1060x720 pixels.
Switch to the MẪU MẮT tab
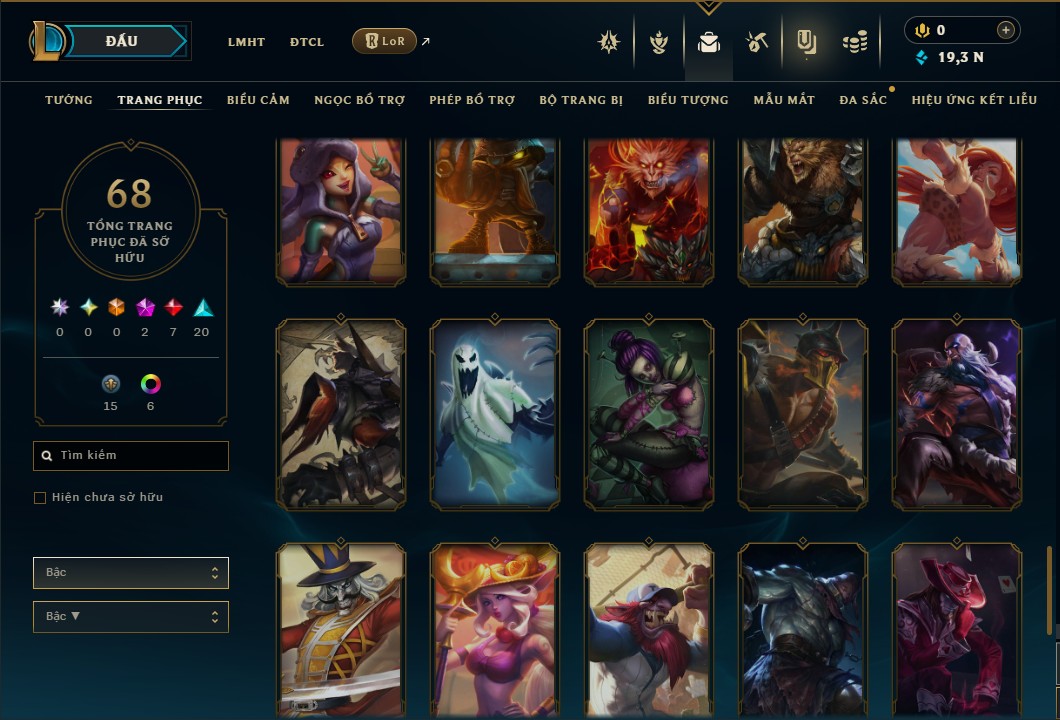click(x=784, y=100)
